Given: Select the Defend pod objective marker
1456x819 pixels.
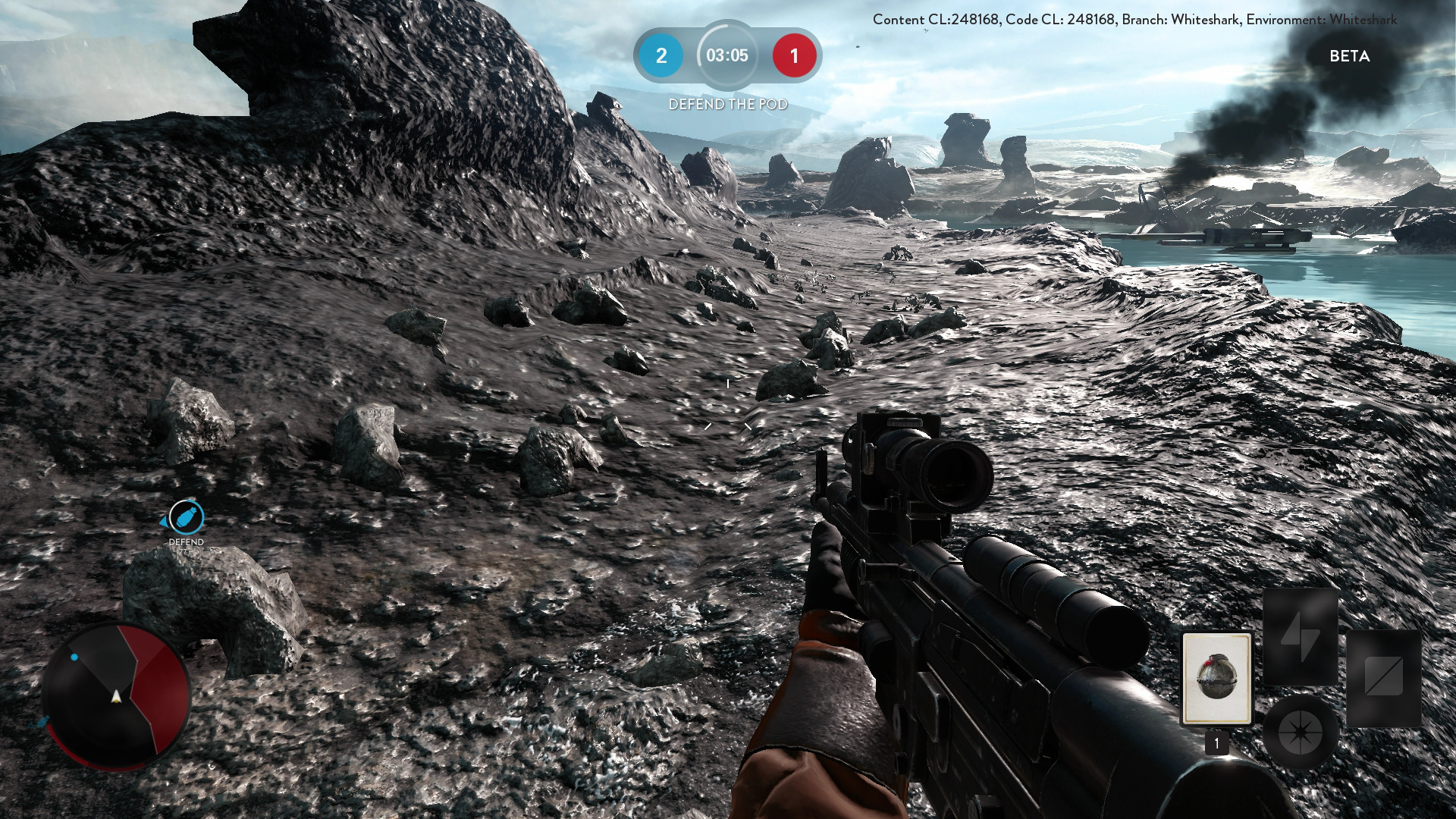Looking at the screenshot, I should 186,518.
